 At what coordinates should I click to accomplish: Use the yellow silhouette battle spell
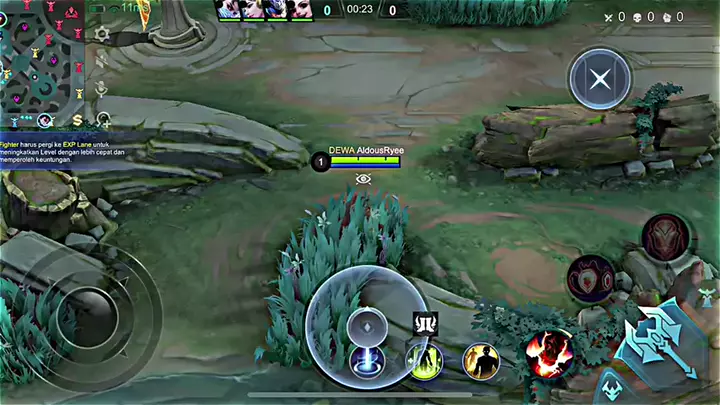(x=481, y=360)
